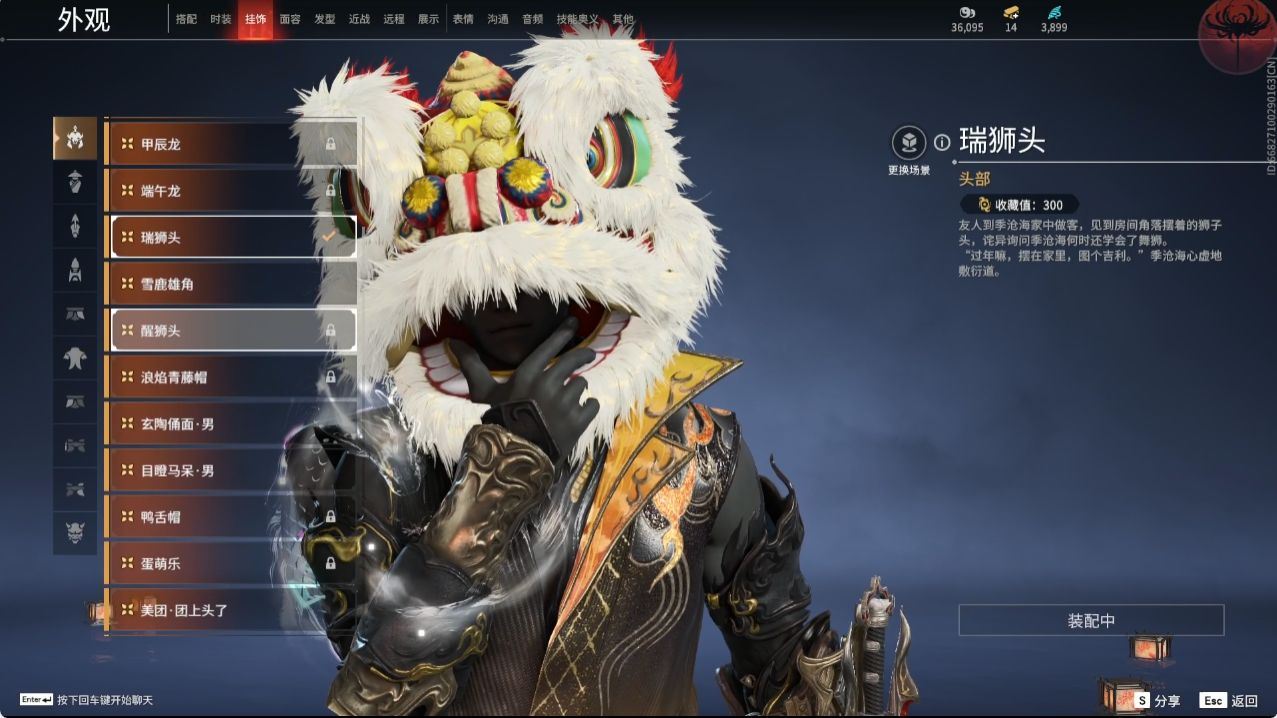Pick the 醒狮头 list item
Viewport: 1277px width, 718px height.
coord(232,330)
